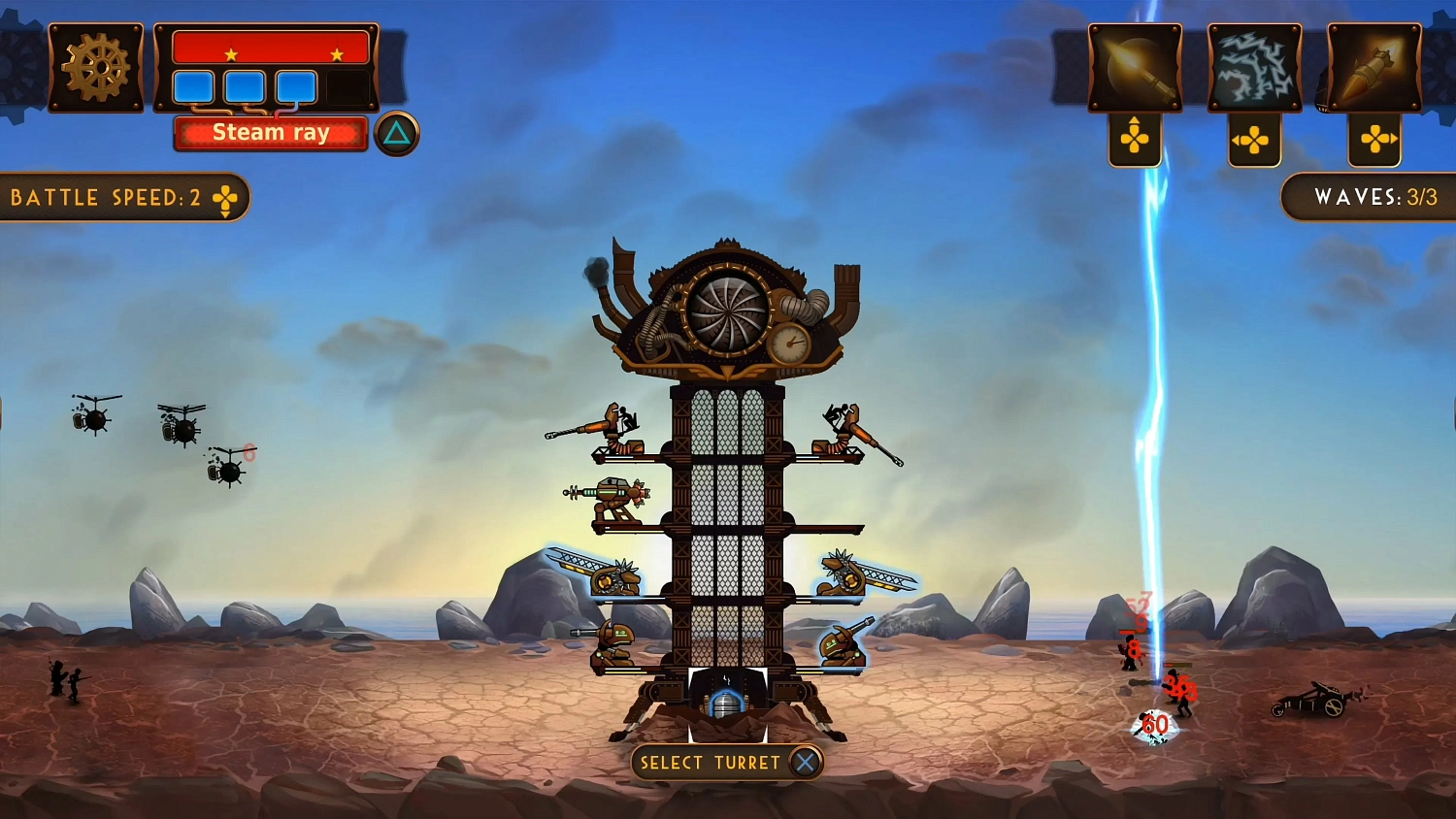
Task: Trigger the lightning storm special ability
Action: 1254,66
